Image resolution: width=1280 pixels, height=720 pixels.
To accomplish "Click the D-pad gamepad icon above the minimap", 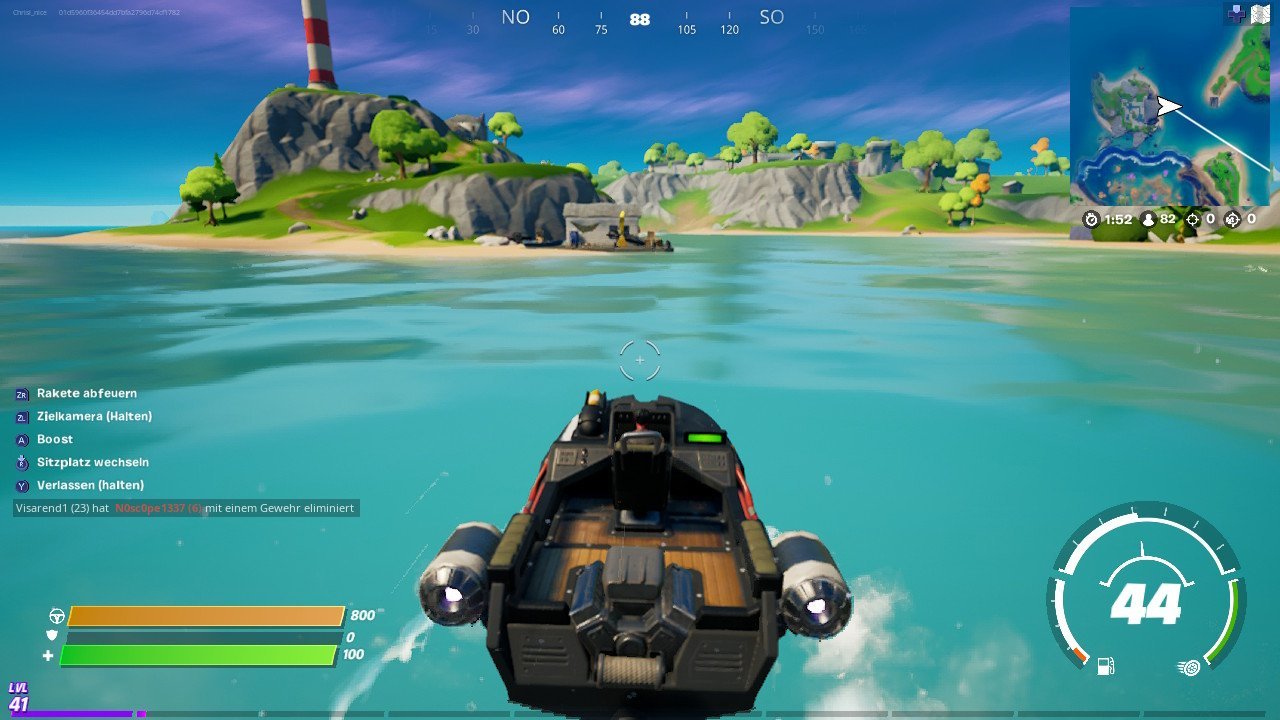I will tap(1237, 14).
